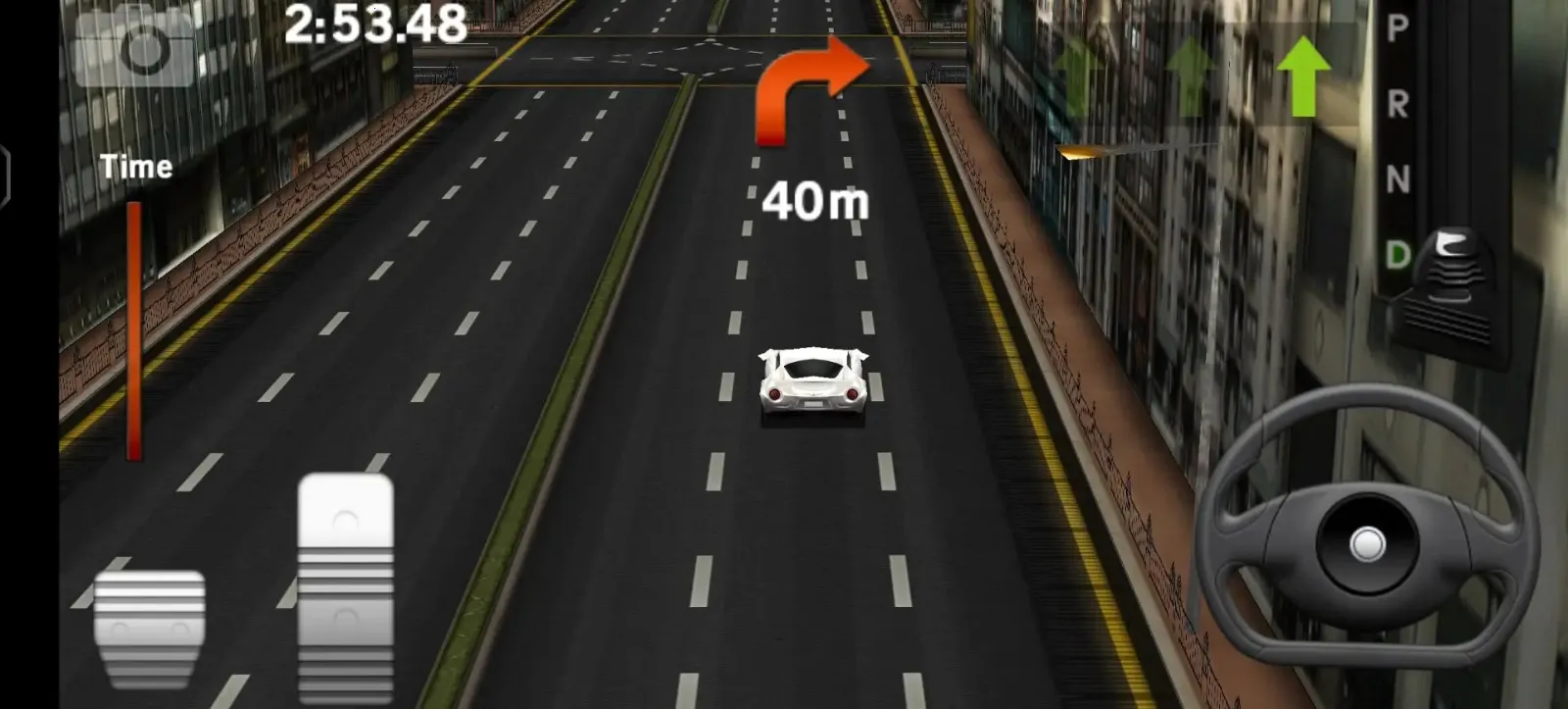Shift the transmission into Park
This screenshot has height=709, width=1568.
pyautogui.click(x=1394, y=26)
